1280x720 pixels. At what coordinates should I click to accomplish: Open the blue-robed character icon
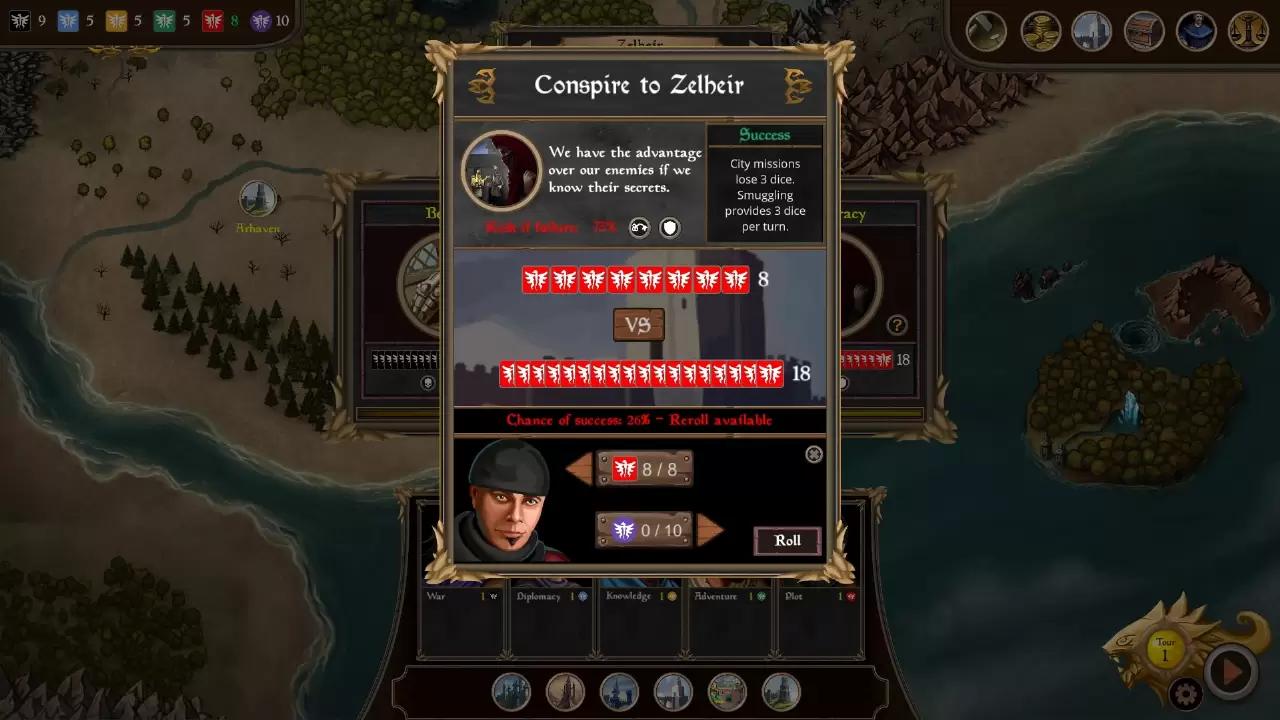click(x=1196, y=31)
